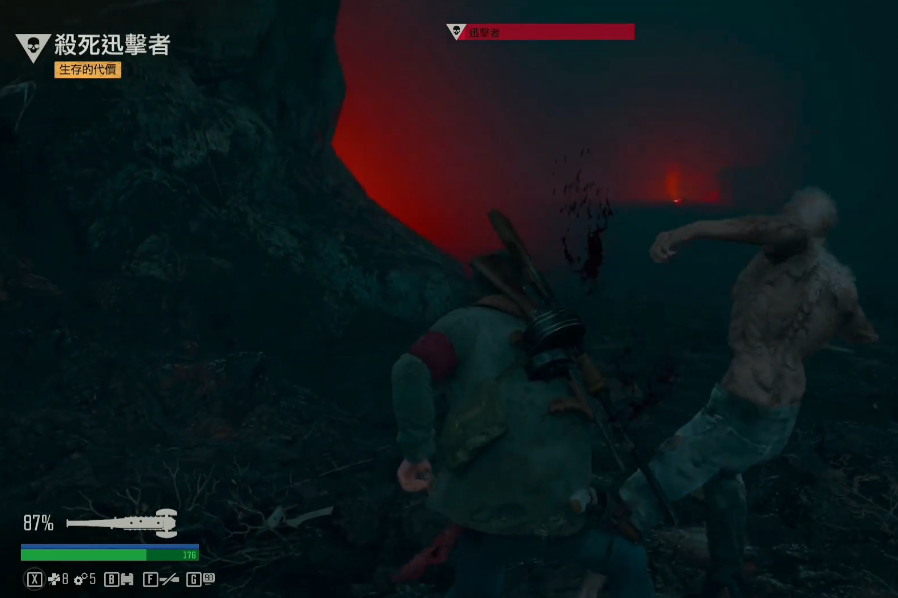Select the scrap gear icon
898x598 pixels.
[x=80, y=579]
